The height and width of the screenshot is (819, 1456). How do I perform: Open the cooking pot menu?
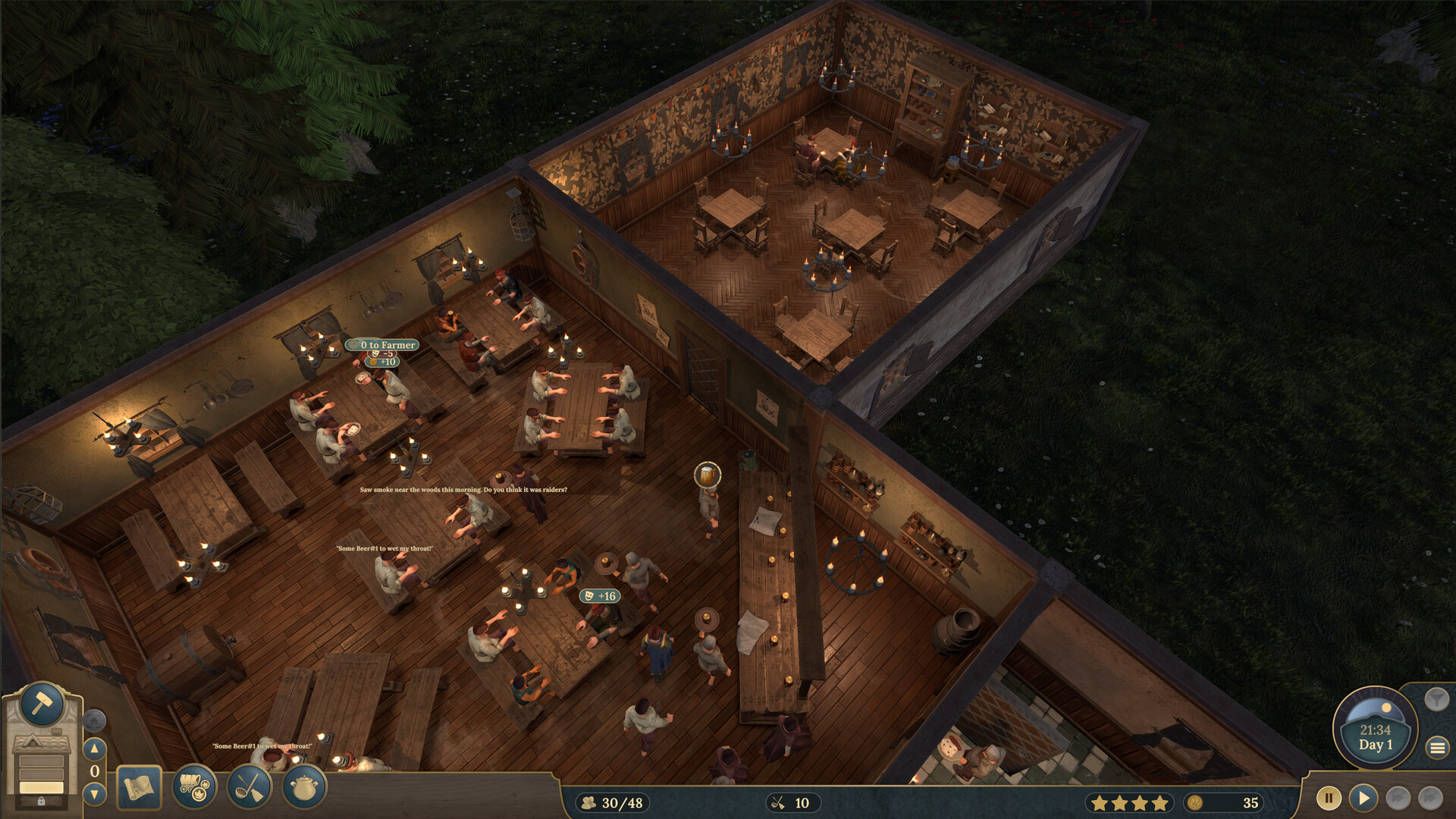(x=304, y=787)
